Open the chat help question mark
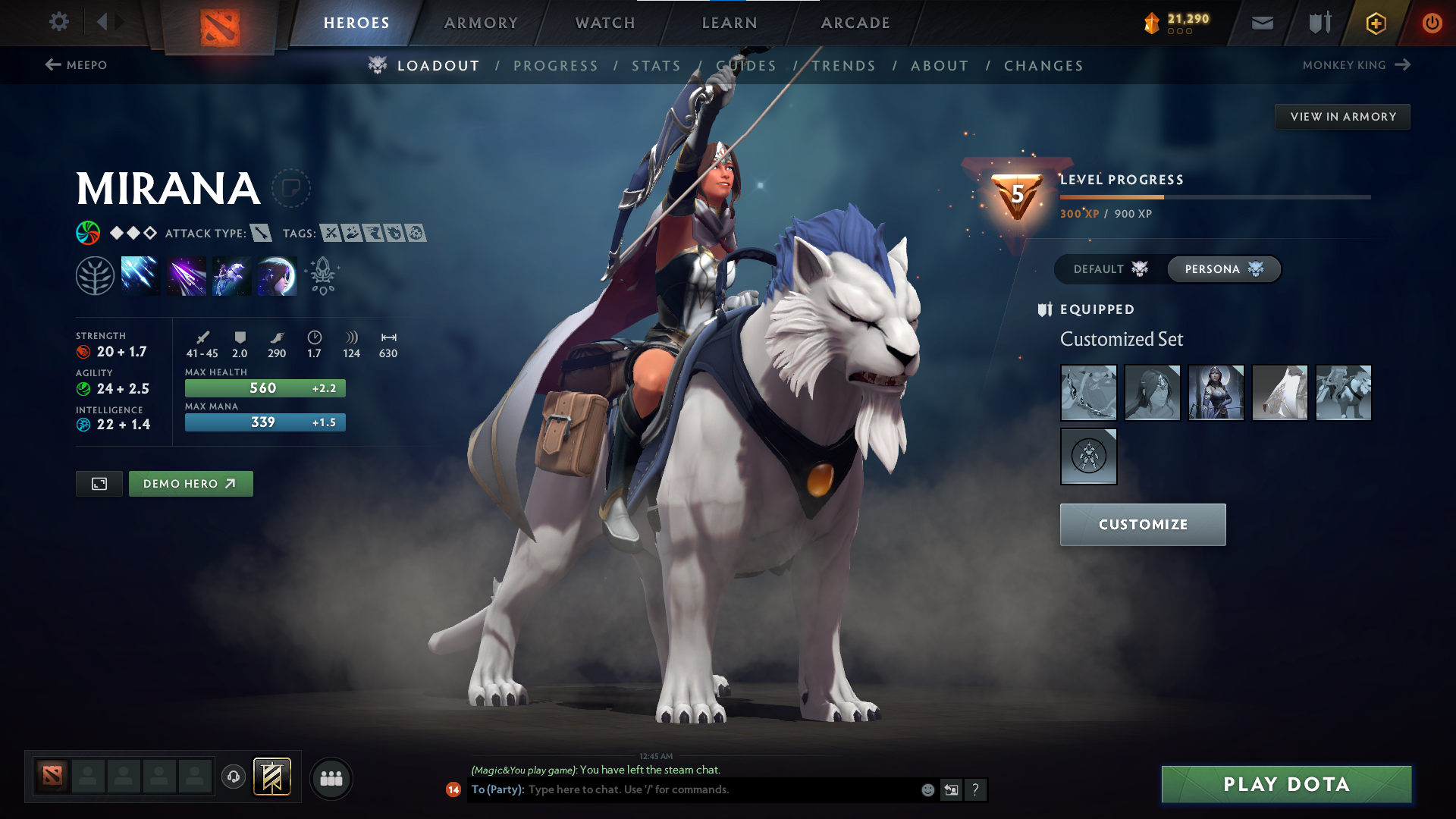 (976, 789)
